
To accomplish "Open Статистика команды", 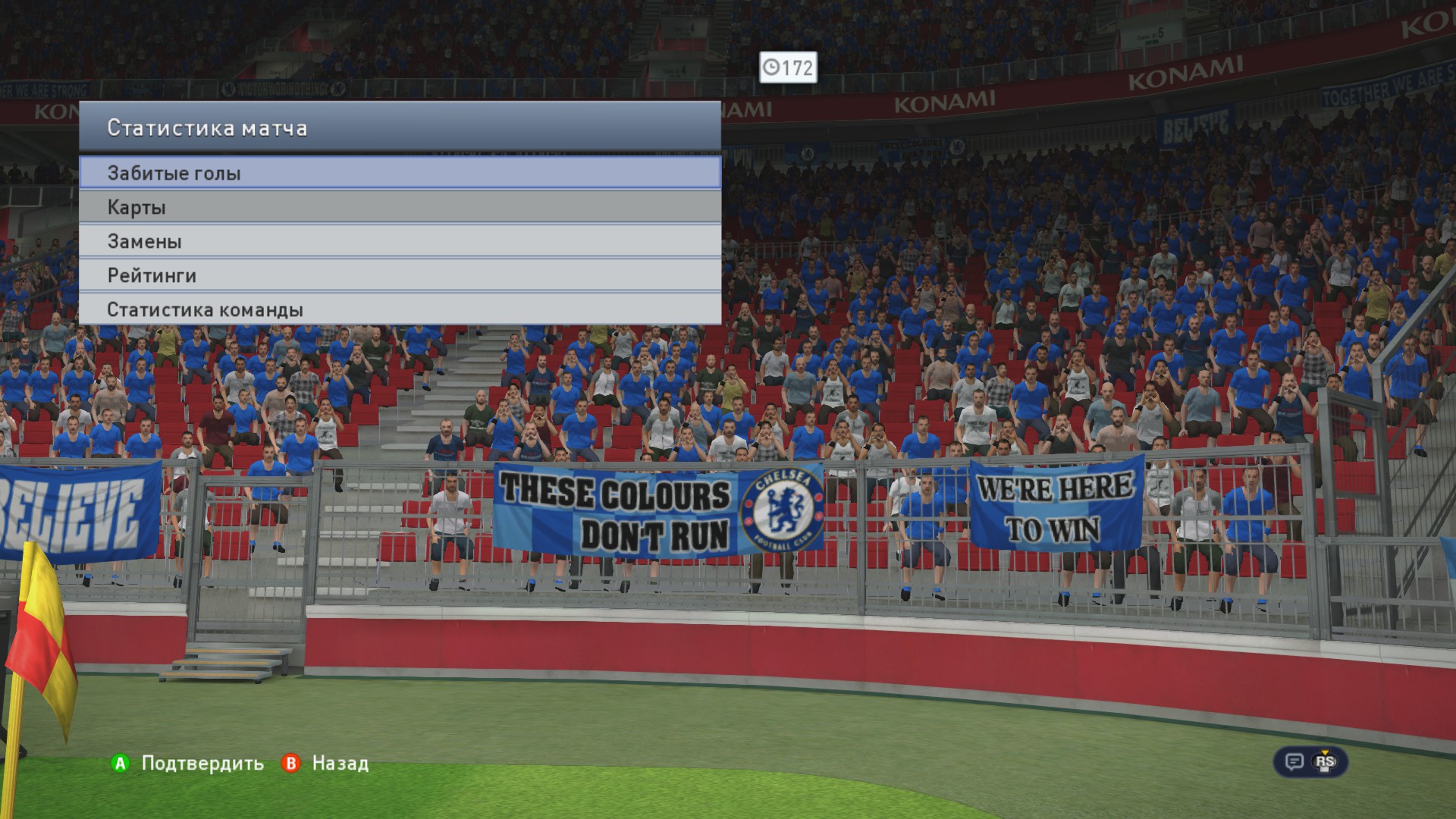I will 400,309.
